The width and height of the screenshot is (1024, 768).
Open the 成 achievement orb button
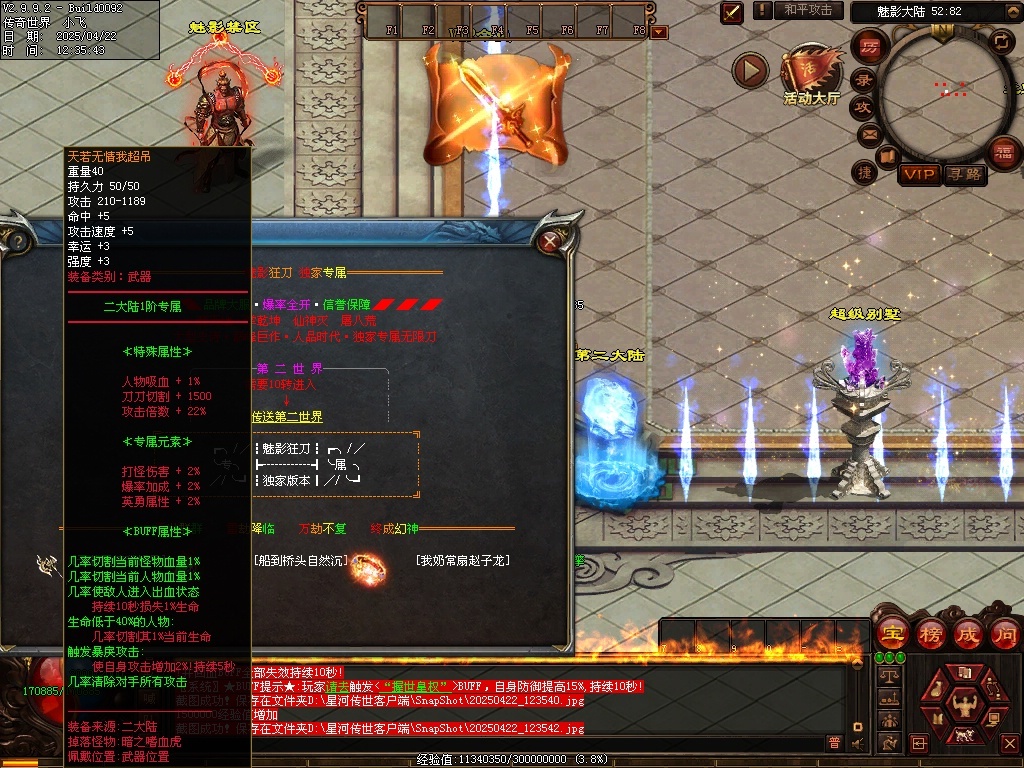(968, 633)
